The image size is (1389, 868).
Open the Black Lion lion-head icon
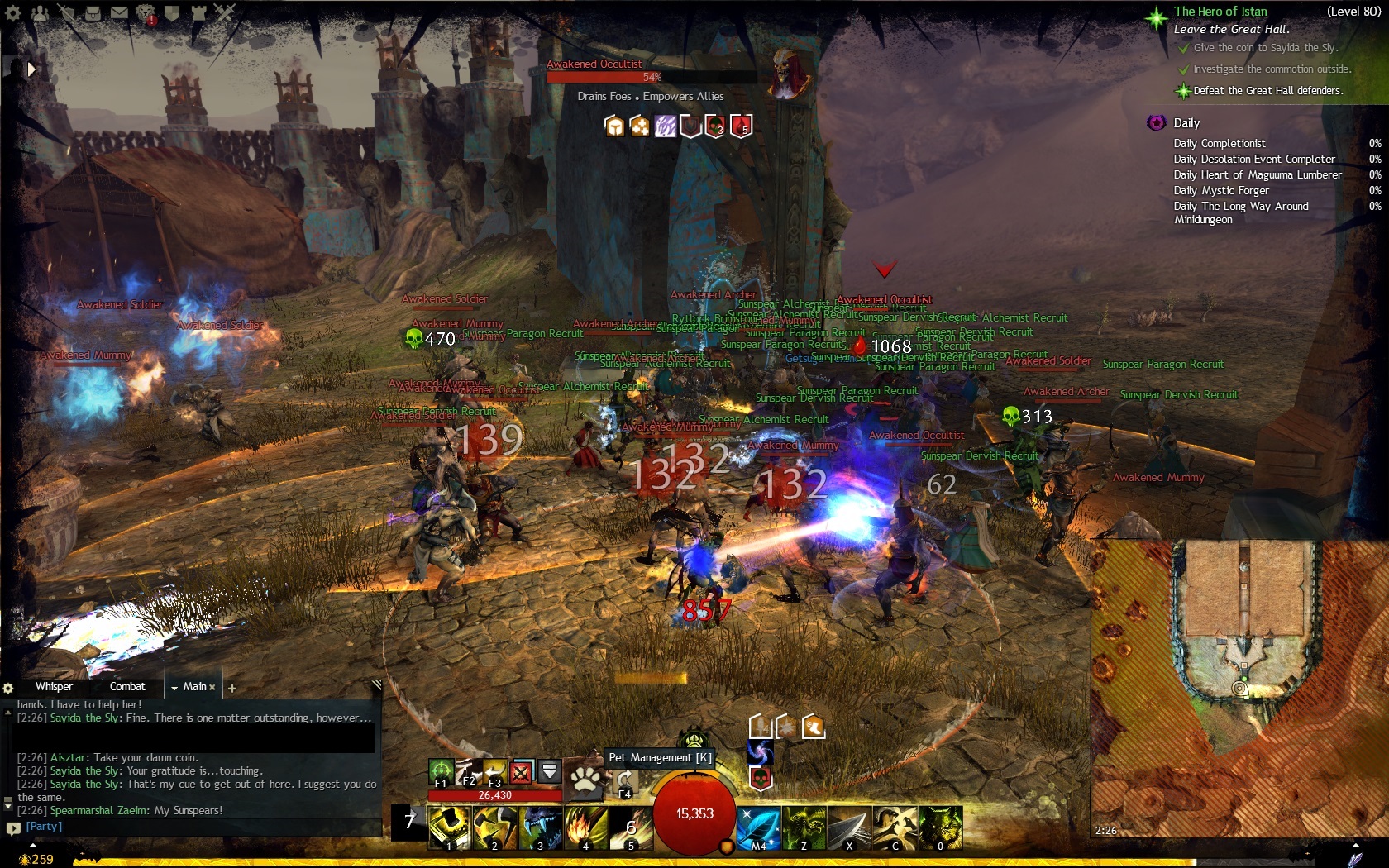[x=146, y=13]
